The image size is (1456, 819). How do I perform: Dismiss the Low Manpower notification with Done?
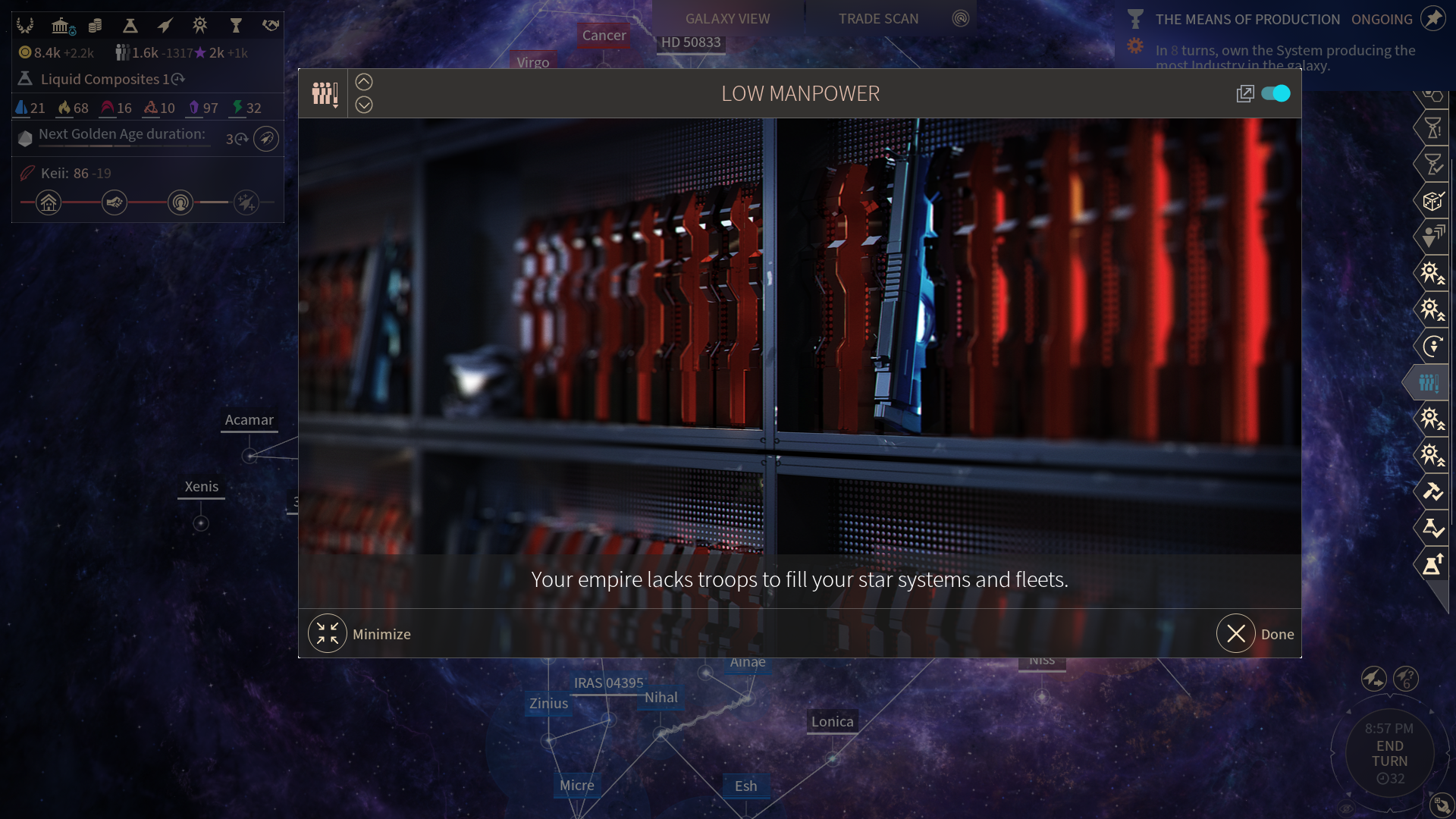(x=1237, y=634)
